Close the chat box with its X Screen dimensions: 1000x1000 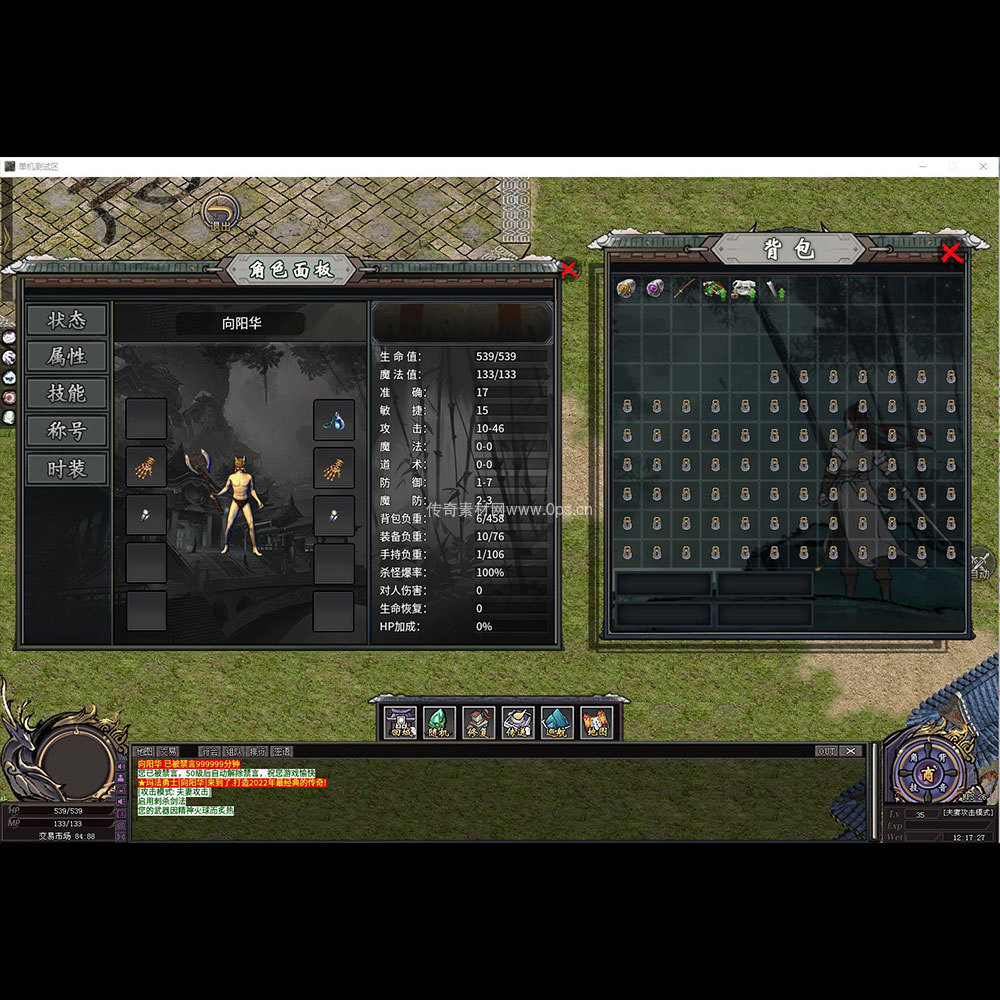coord(851,751)
